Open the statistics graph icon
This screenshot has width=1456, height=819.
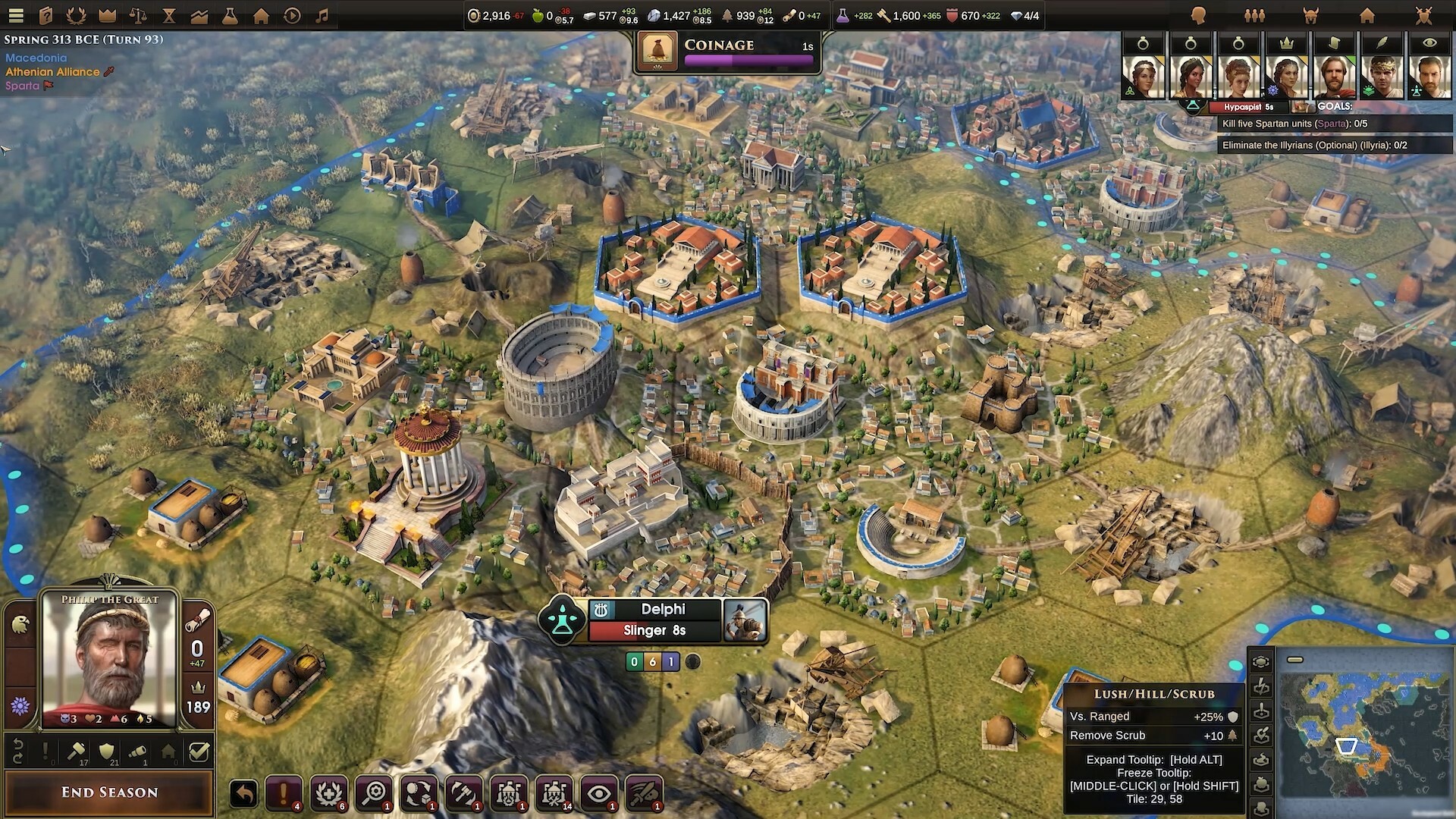[199, 14]
